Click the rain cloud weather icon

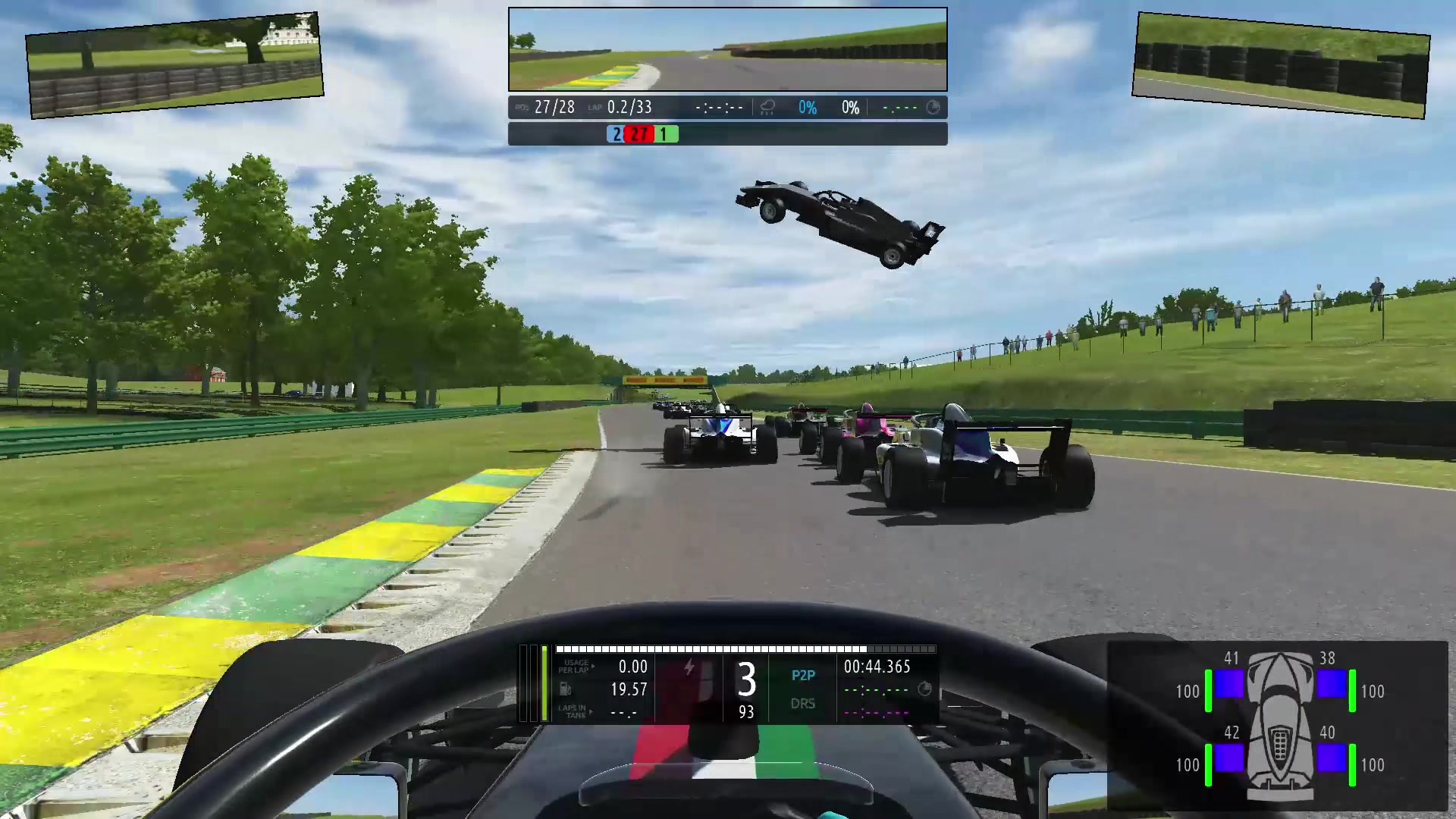767,108
